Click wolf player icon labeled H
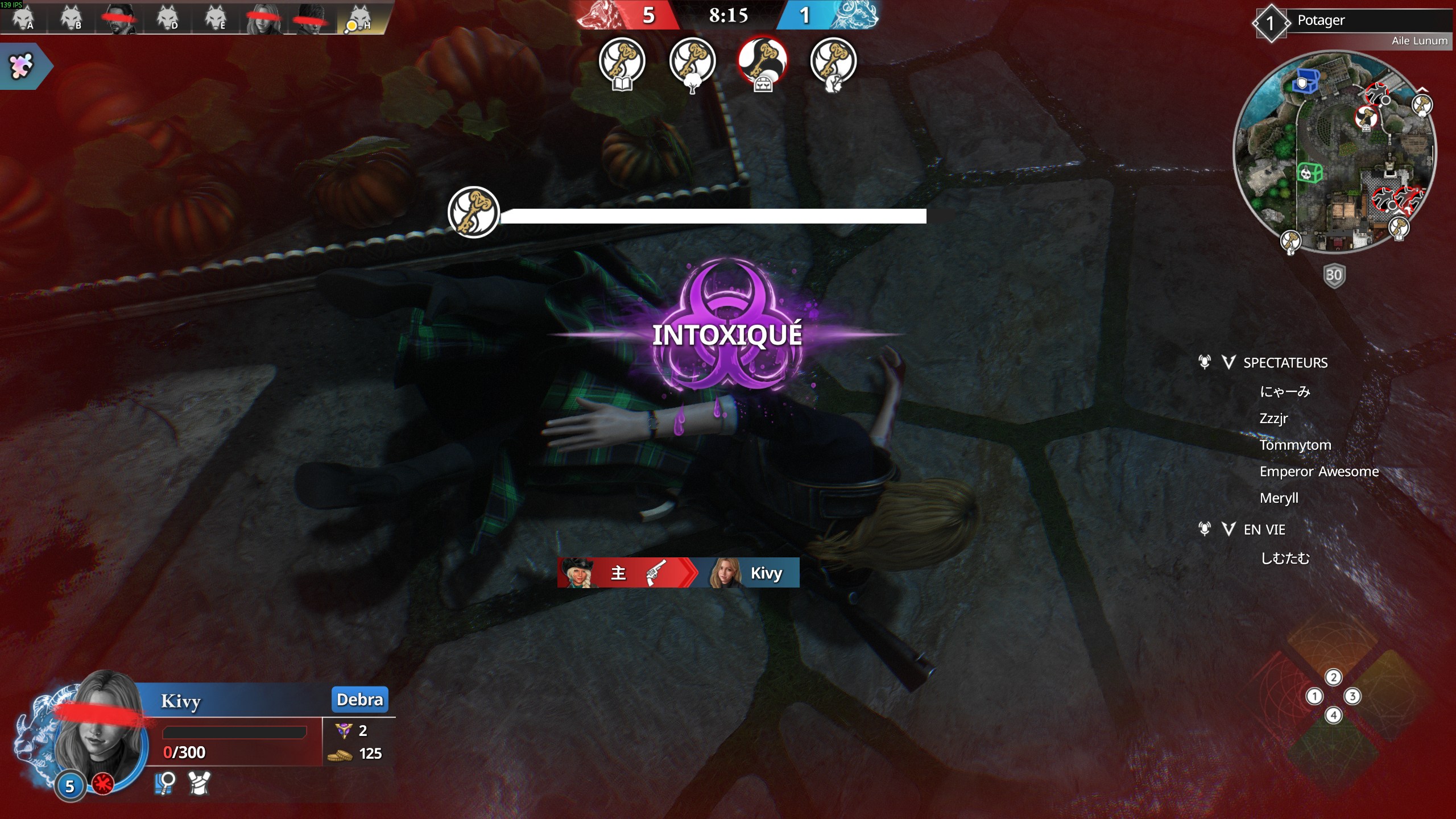1456x819 pixels. (x=359, y=18)
